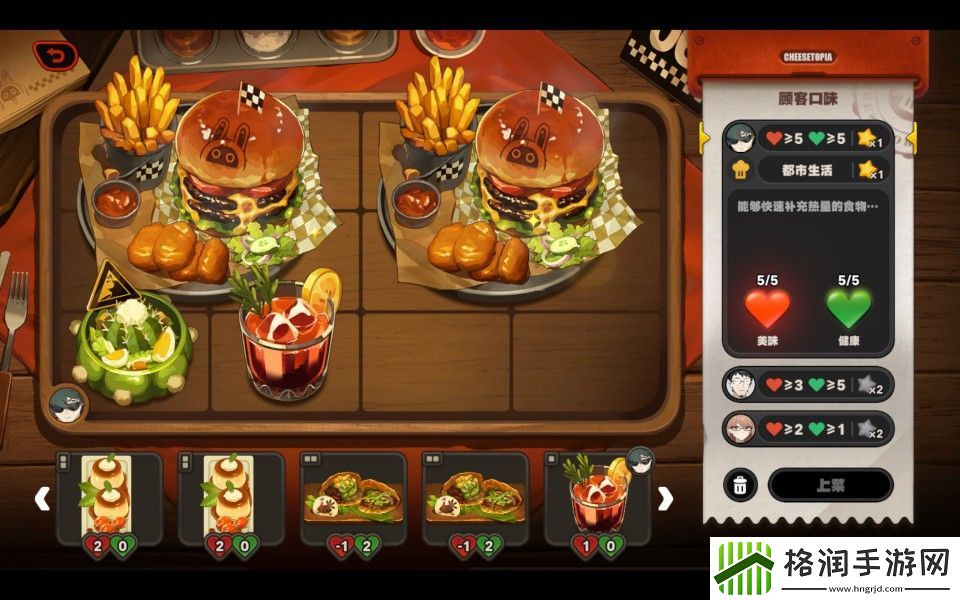Click the customer avatar on the tray edge
This screenshot has width=960, height=600.
pos(68,404)
